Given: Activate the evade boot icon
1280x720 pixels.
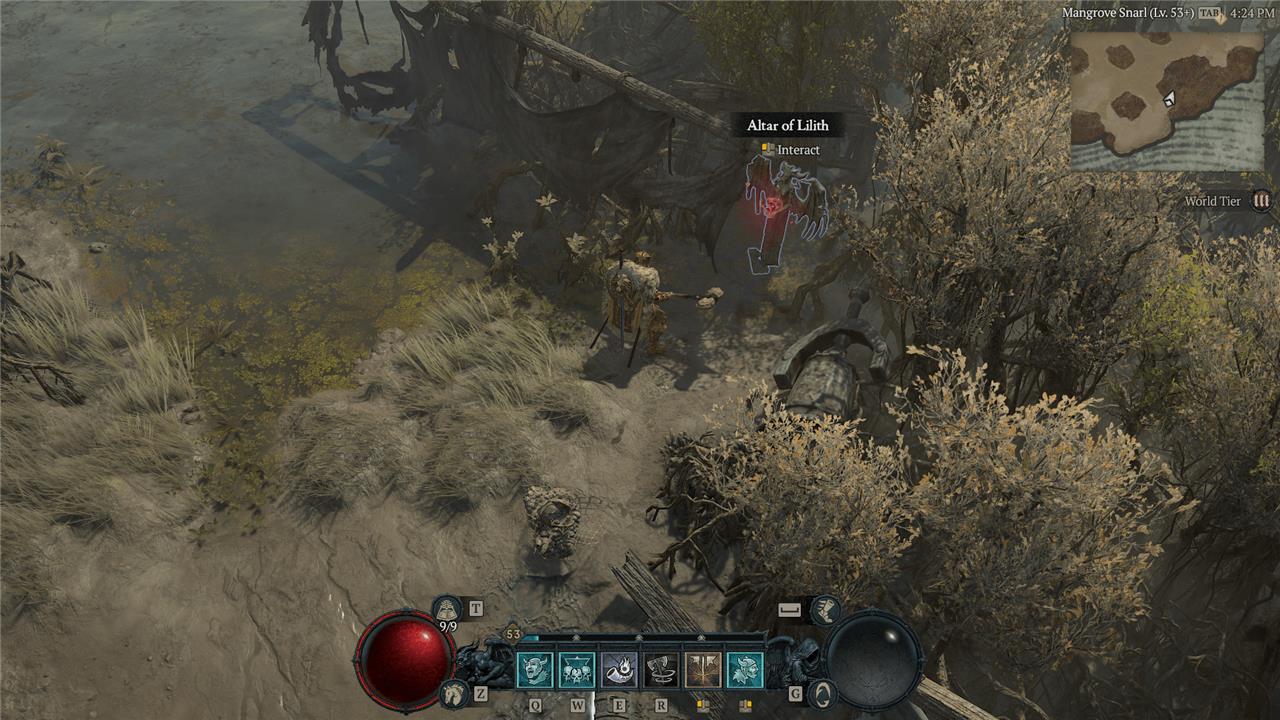Looking at the screenshot, I should 825,608.
